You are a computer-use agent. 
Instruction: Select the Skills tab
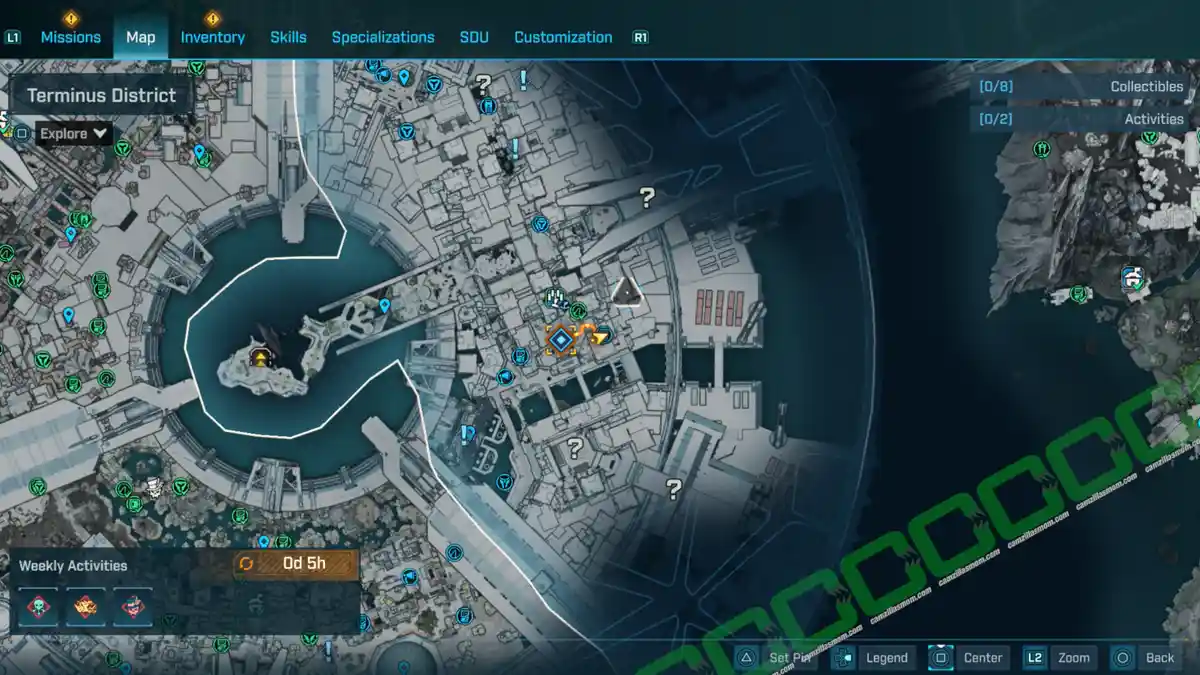click(288, 37)
